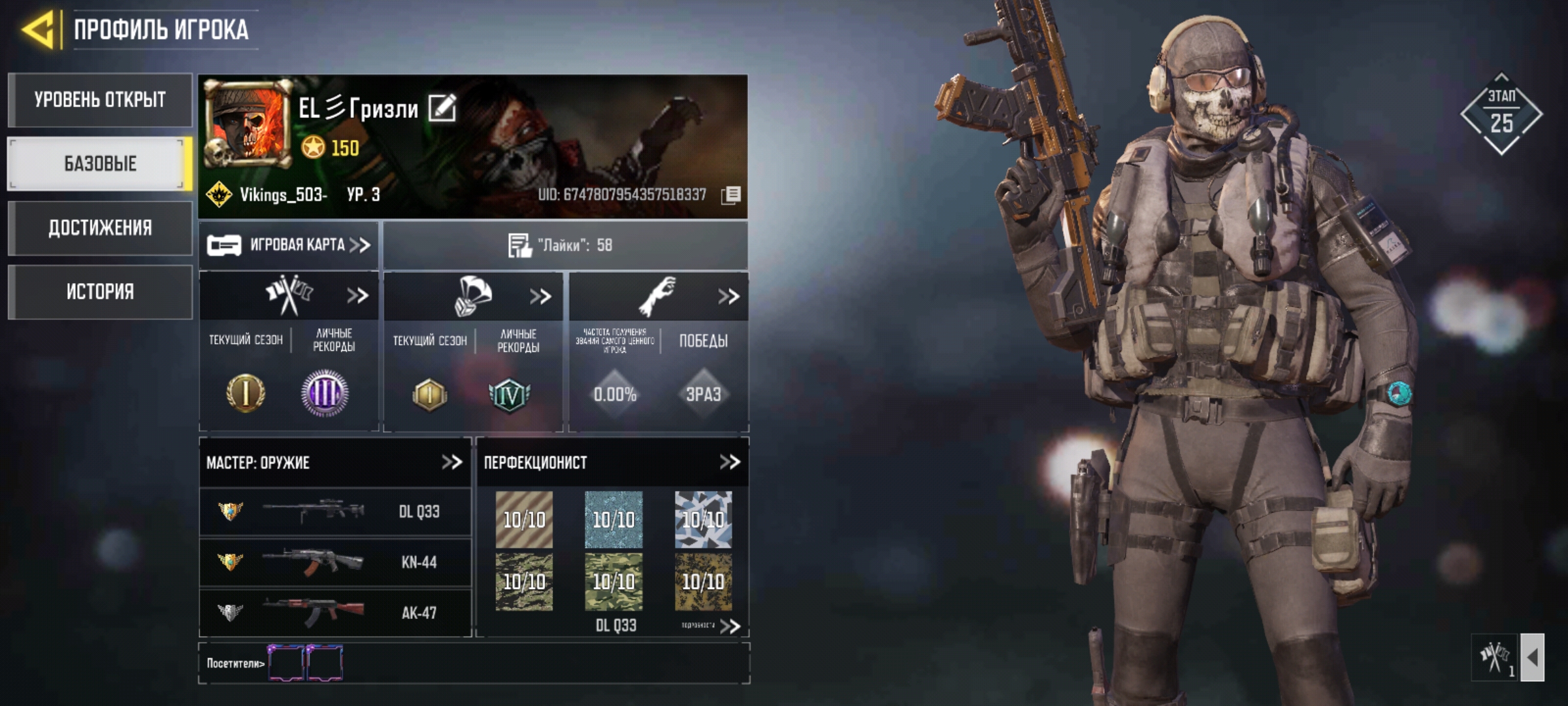Collapse the side panel with arrow button
This screenshot has height=706, width=1568.
(x=1532, y=658)
